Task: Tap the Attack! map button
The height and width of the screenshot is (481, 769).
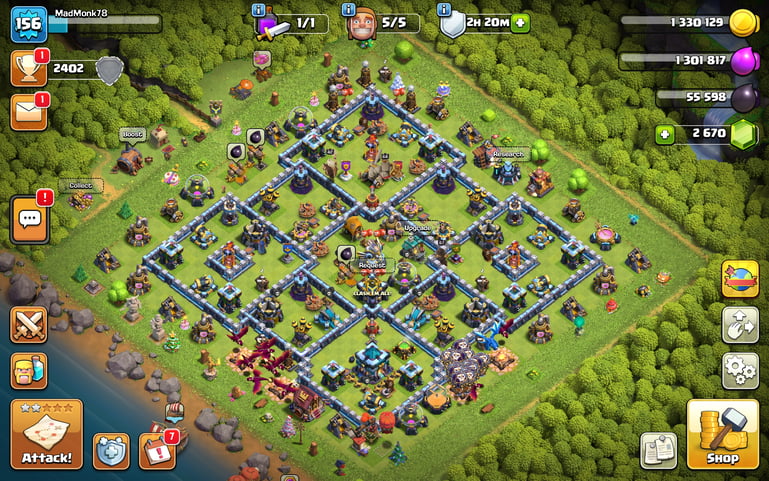Action: (46, 435)
